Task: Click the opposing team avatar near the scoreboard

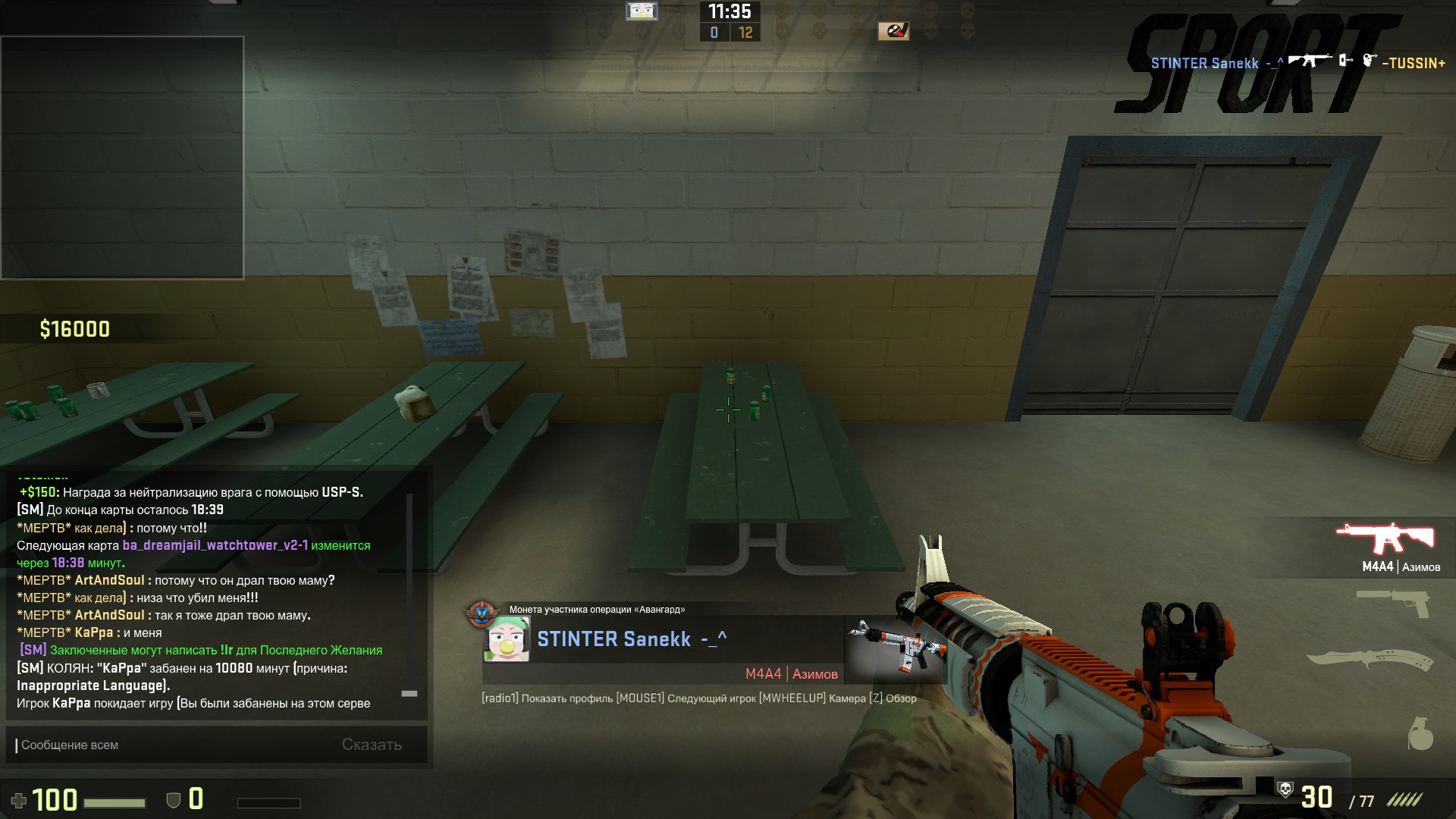Action: point(893,31)
